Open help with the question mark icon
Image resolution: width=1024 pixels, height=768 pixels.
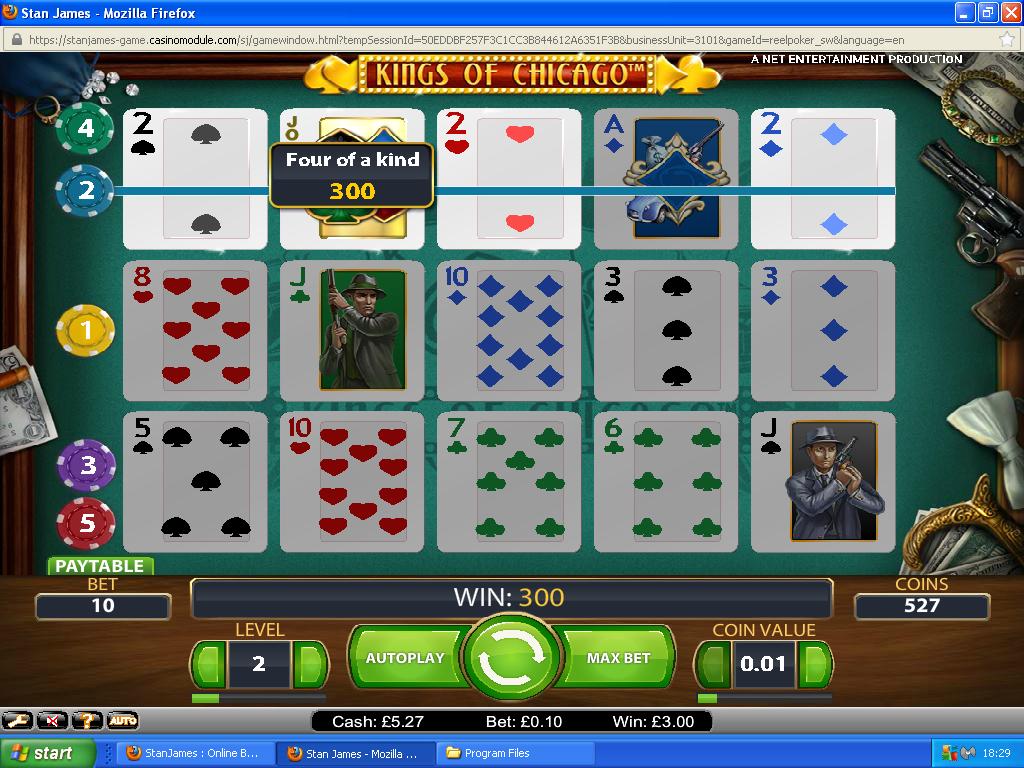click(x=87, y=720)
